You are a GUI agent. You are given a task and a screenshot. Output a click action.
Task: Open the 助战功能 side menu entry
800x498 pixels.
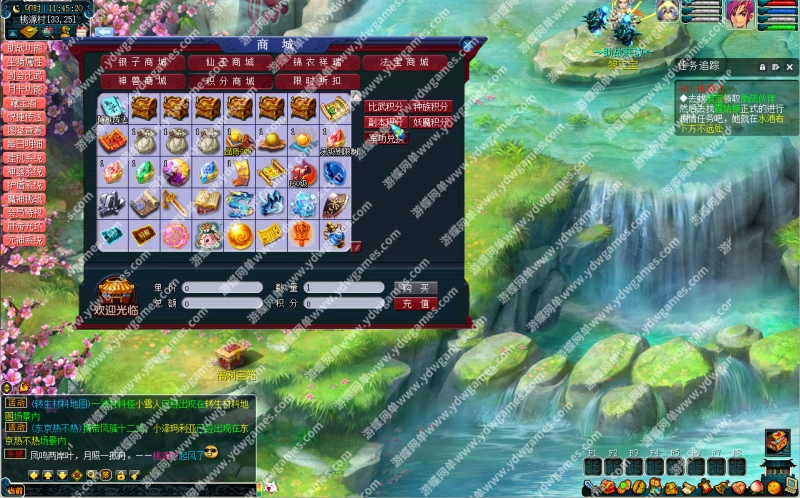(26, 47)
